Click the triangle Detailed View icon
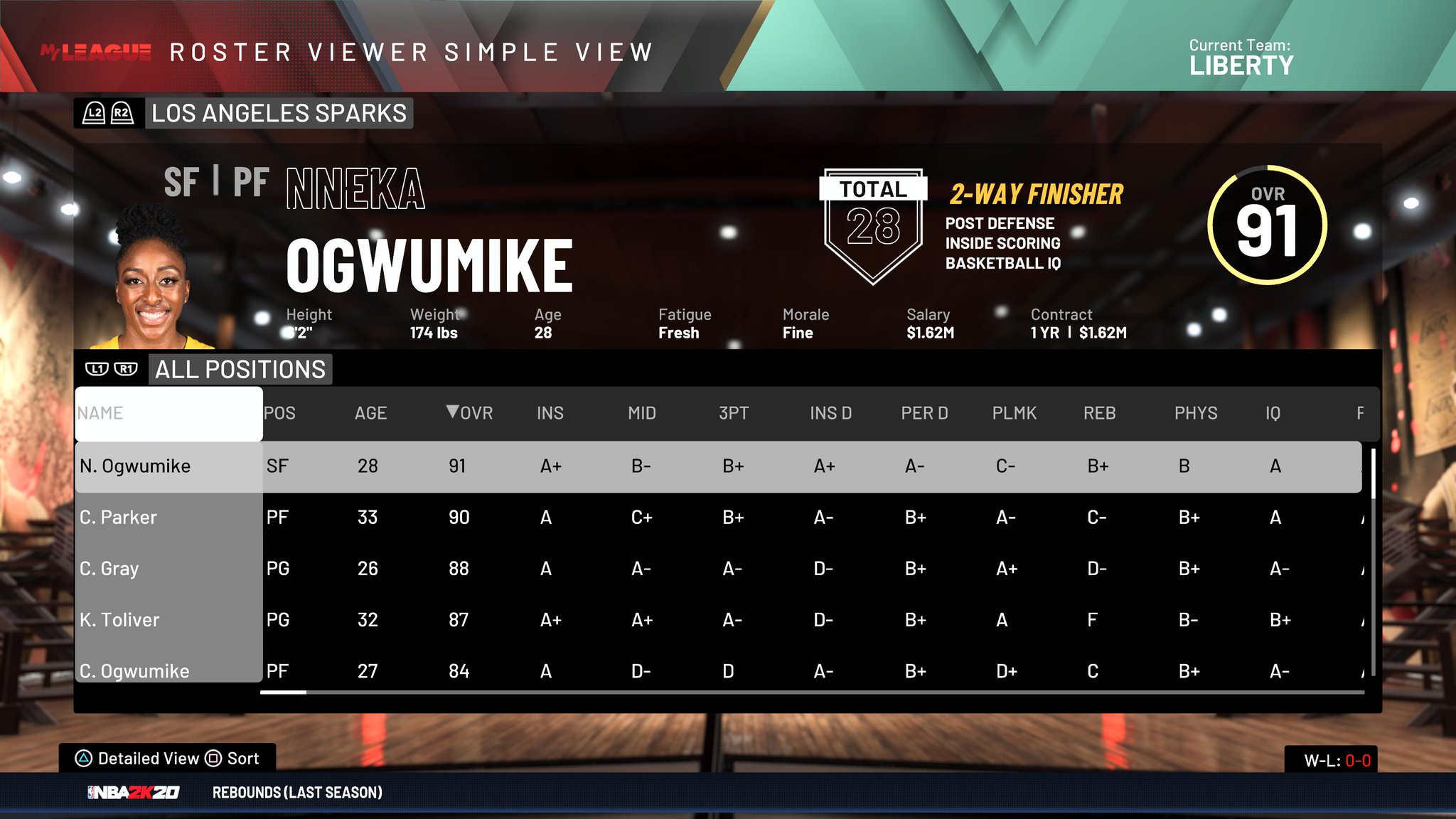1456x819 pixels. click(x=84, y=758)
